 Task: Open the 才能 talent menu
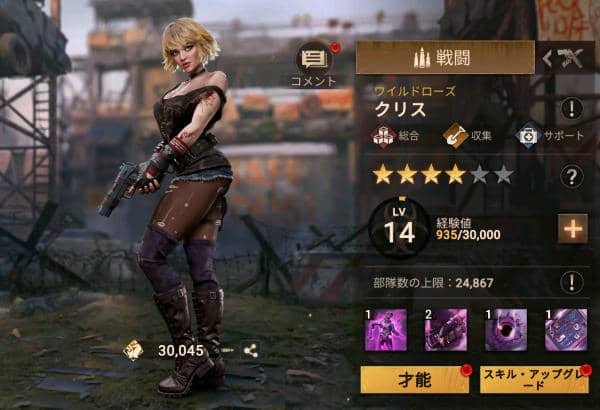click(414, 382)
